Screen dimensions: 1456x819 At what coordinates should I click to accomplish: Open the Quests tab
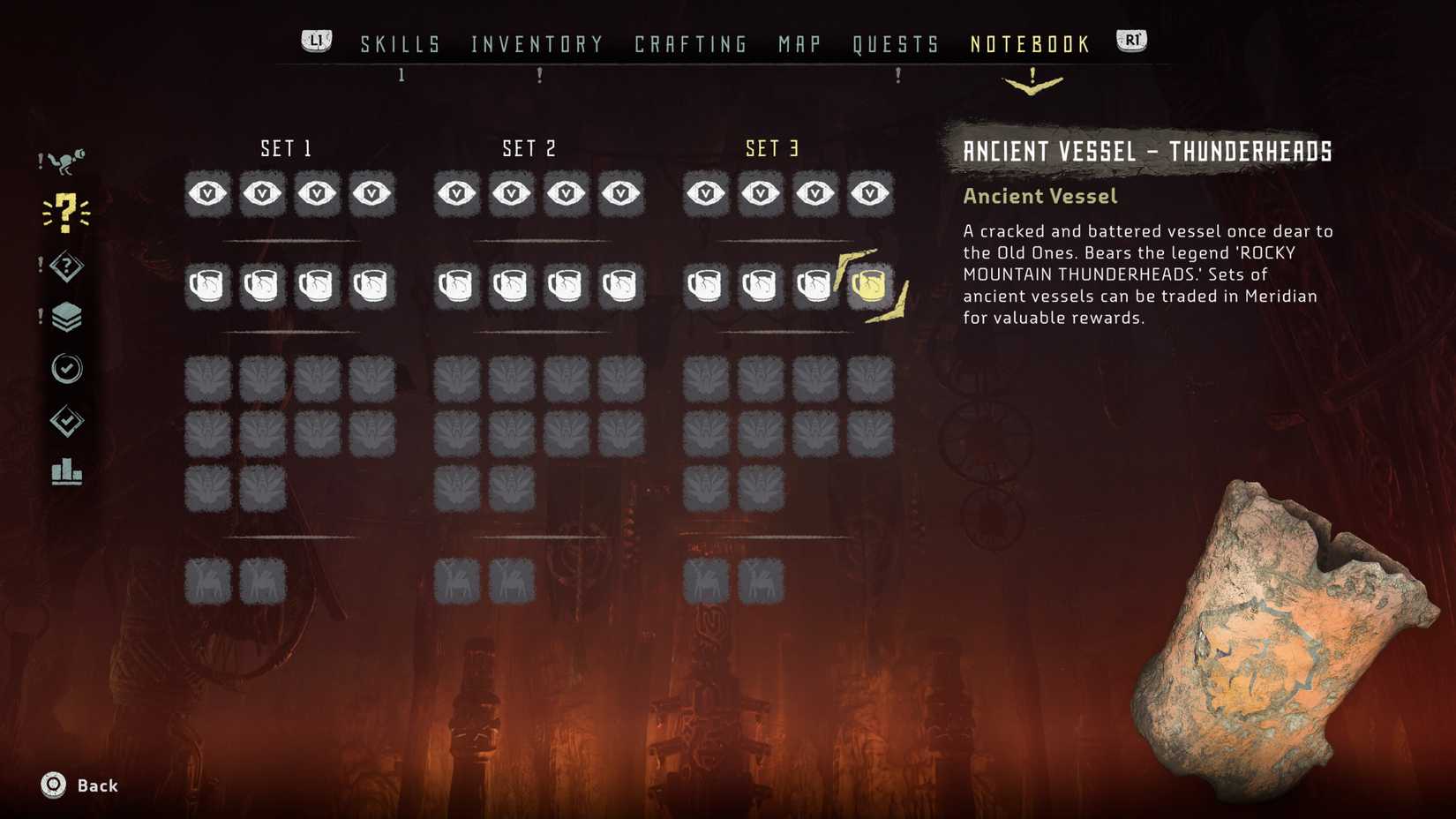896,42
